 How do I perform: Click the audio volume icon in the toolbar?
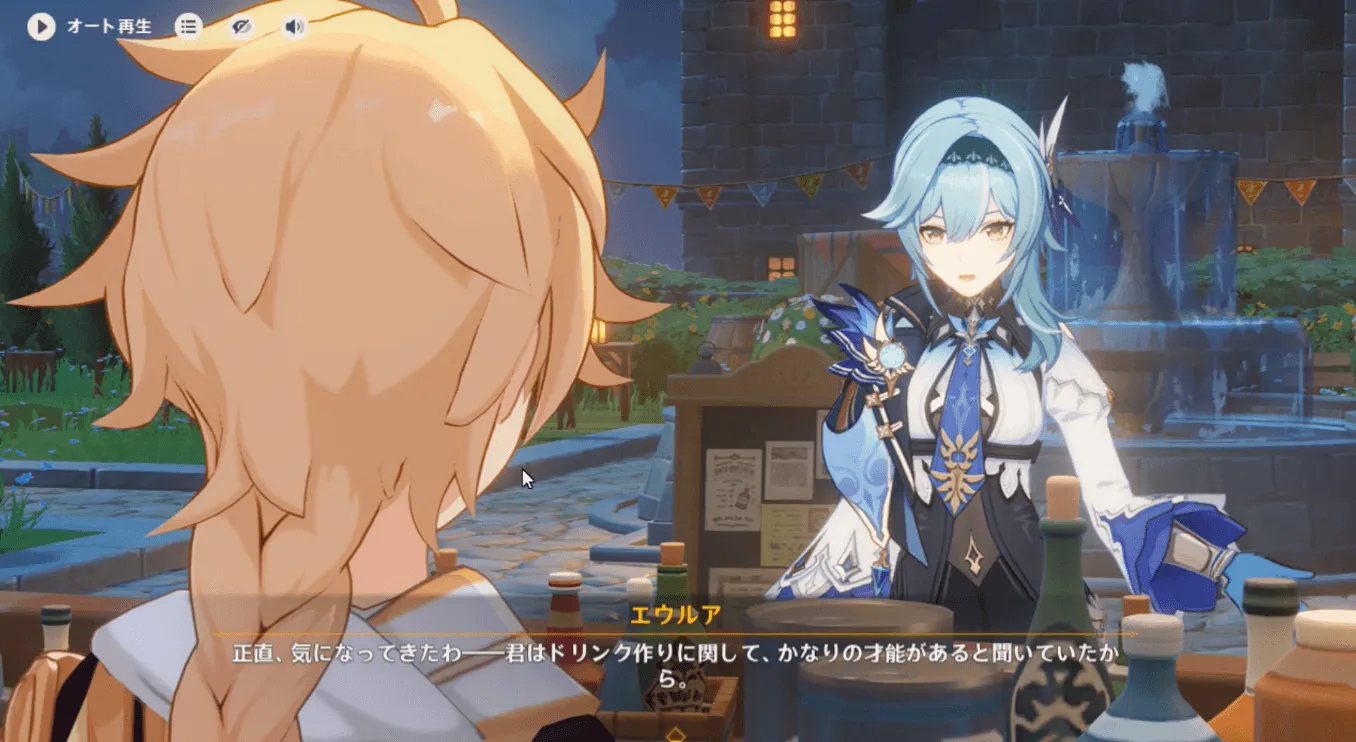coord(293,27)
